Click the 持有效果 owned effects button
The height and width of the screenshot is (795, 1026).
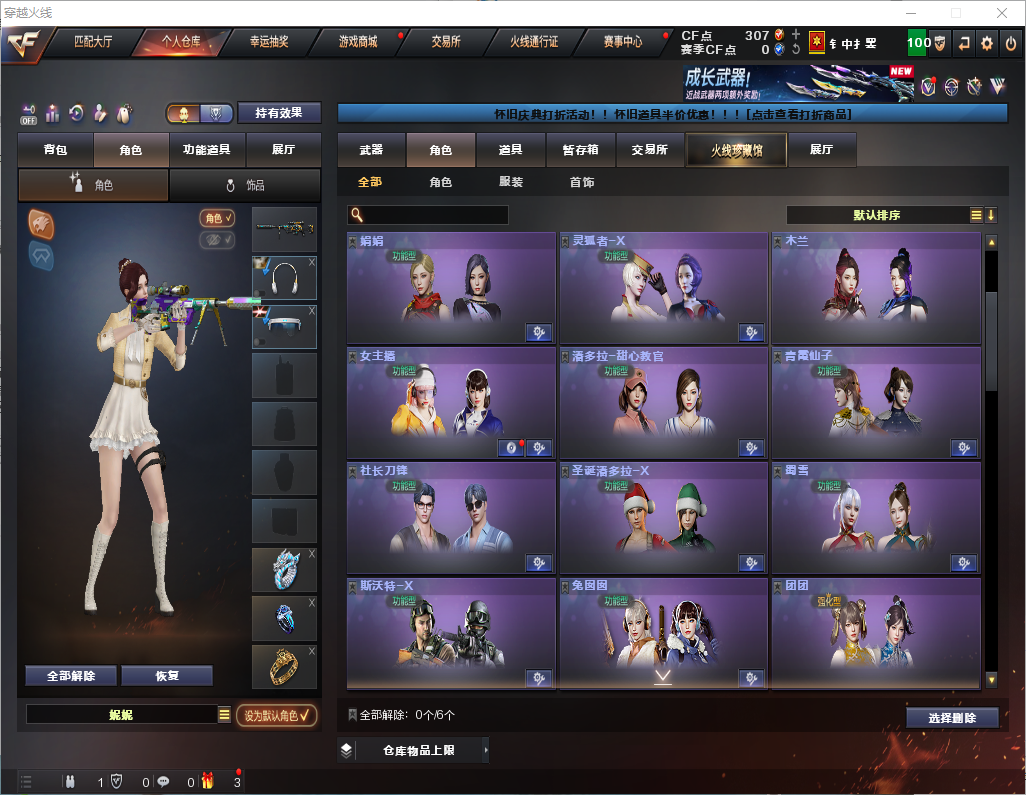pyautogui.click(x=279, y=113)
